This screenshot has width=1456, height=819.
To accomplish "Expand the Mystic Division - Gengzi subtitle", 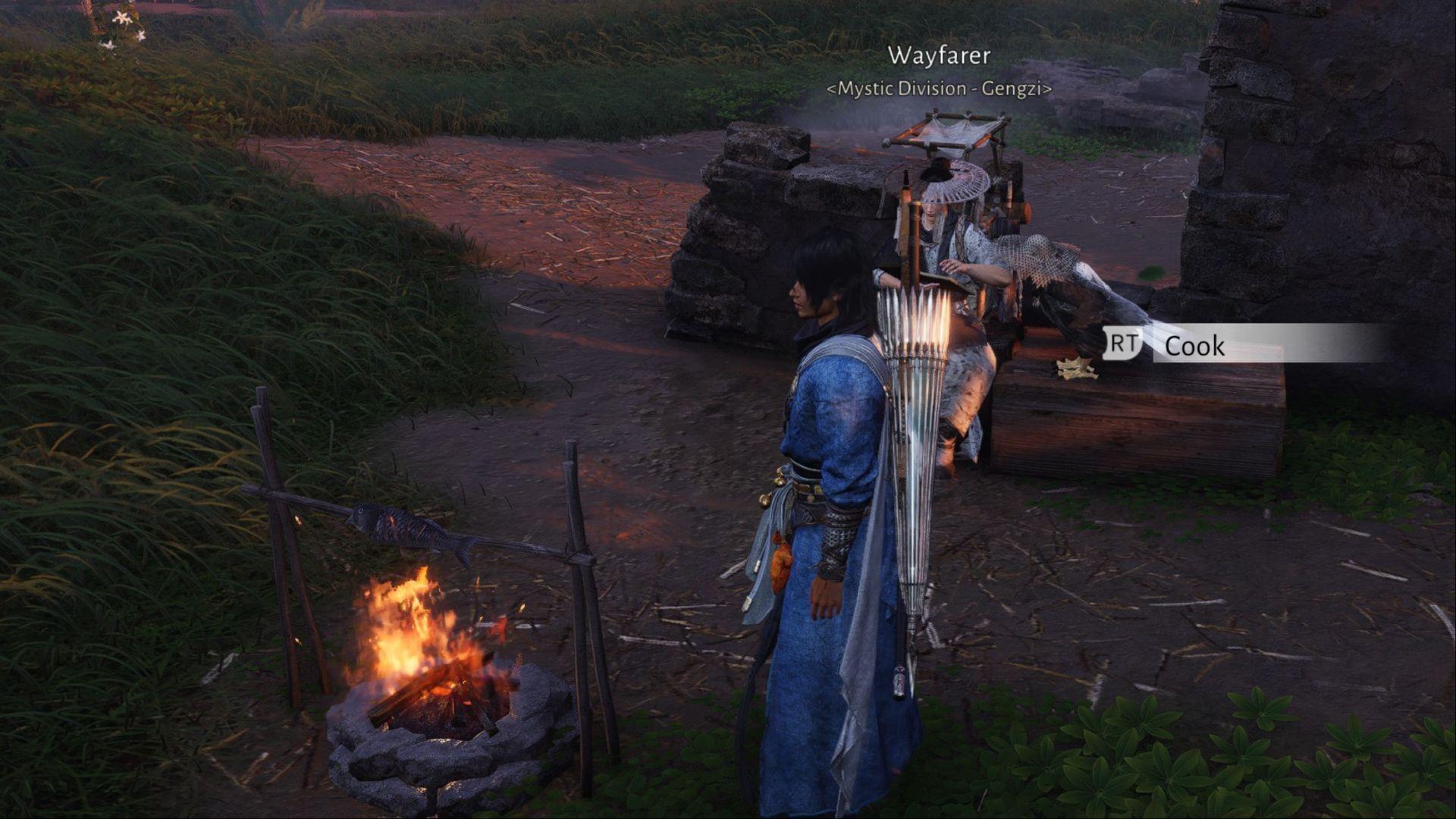I will pyautogui.click(x=939, y=89).
